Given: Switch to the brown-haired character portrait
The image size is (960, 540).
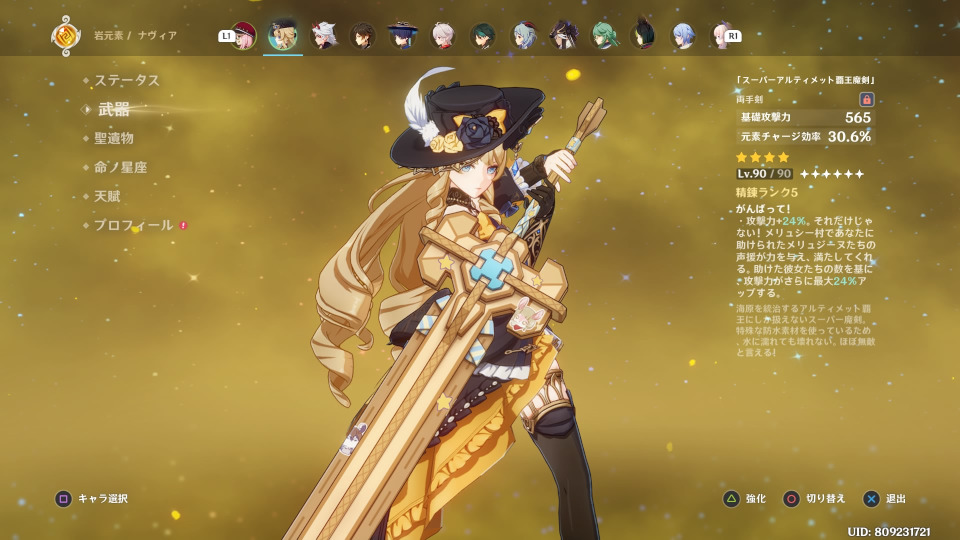Looking at the screenshot, I should [363, 36].
